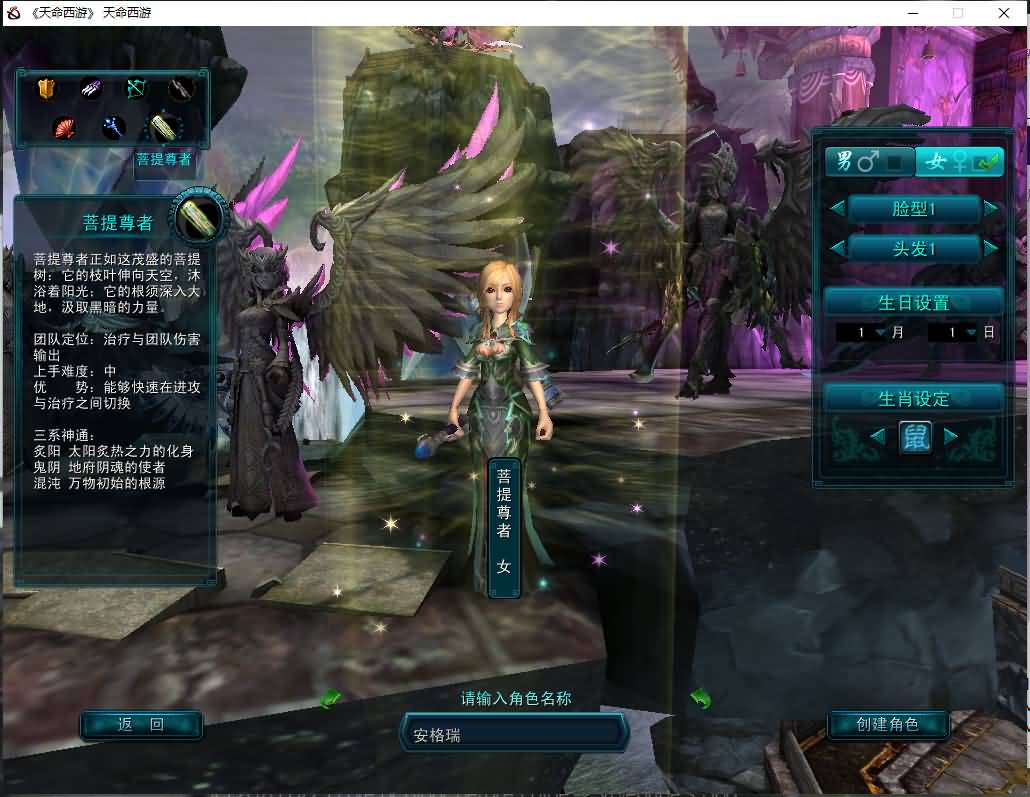The width and height of the screenshot is (1030, 797).
Task: Choose the purple claw class icon
Action: coord(91,89)
